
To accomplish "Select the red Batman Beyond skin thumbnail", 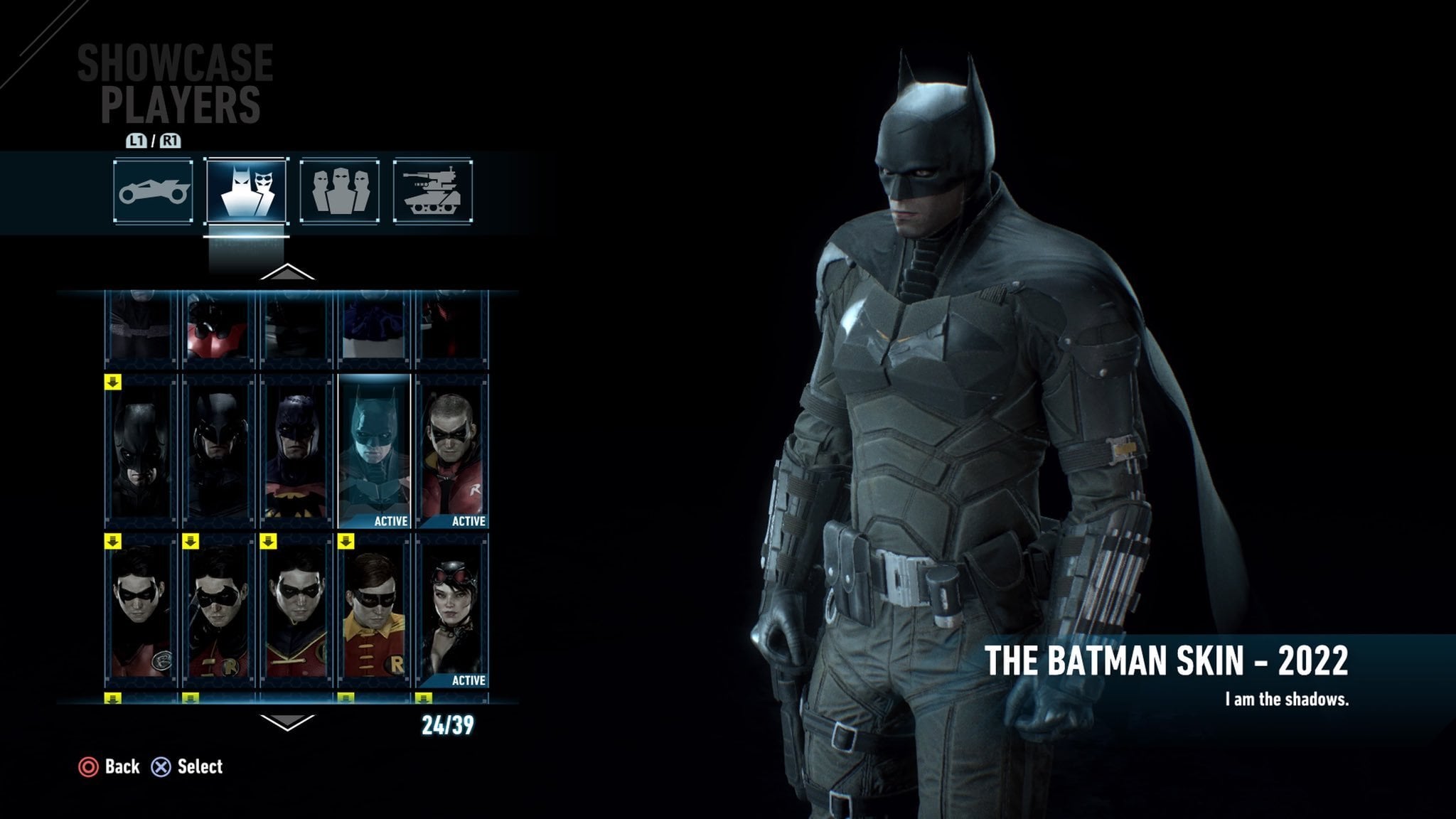I will (218, 327).
